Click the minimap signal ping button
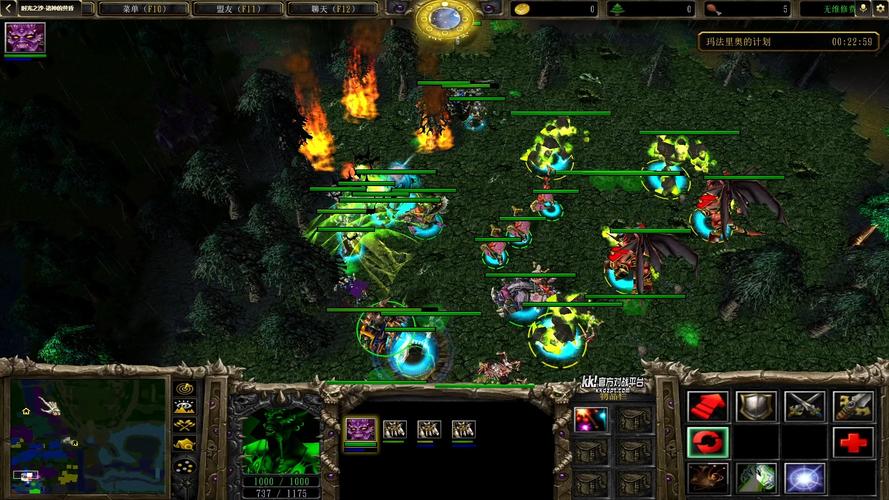The image size is (889, 500). 184,387
